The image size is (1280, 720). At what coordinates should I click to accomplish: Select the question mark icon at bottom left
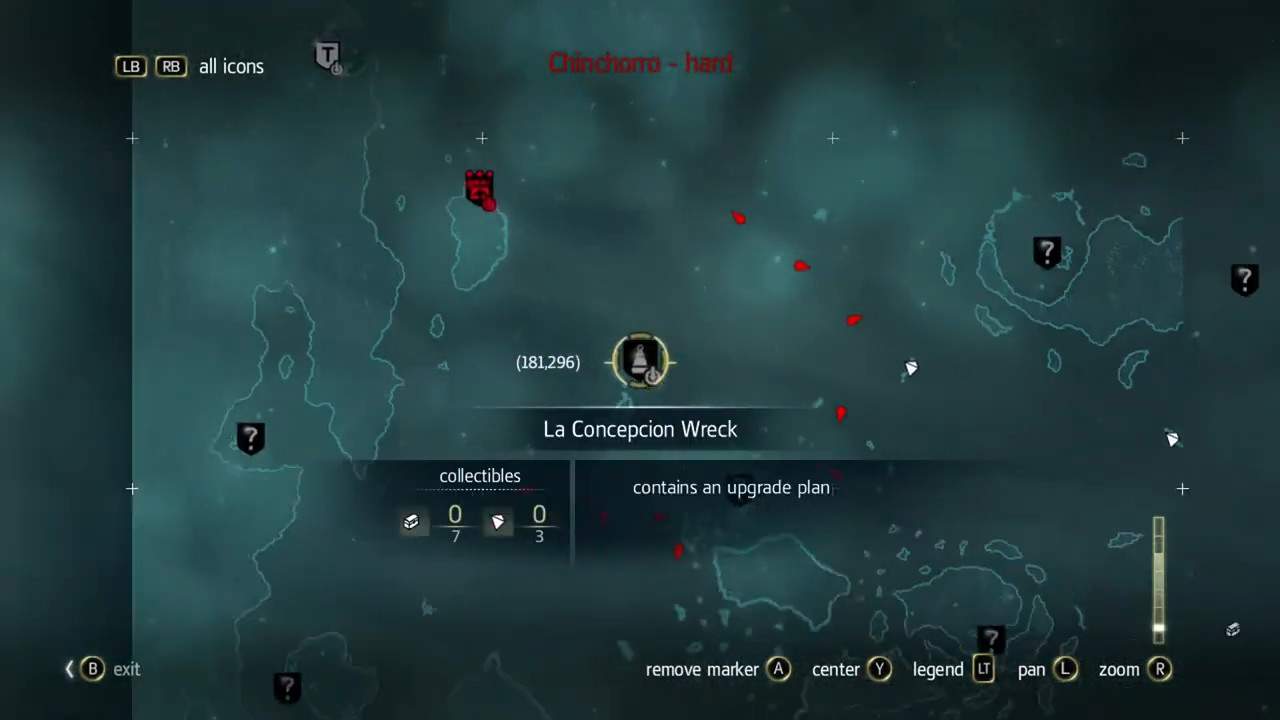pyautogui.click(x=287, y=687)
